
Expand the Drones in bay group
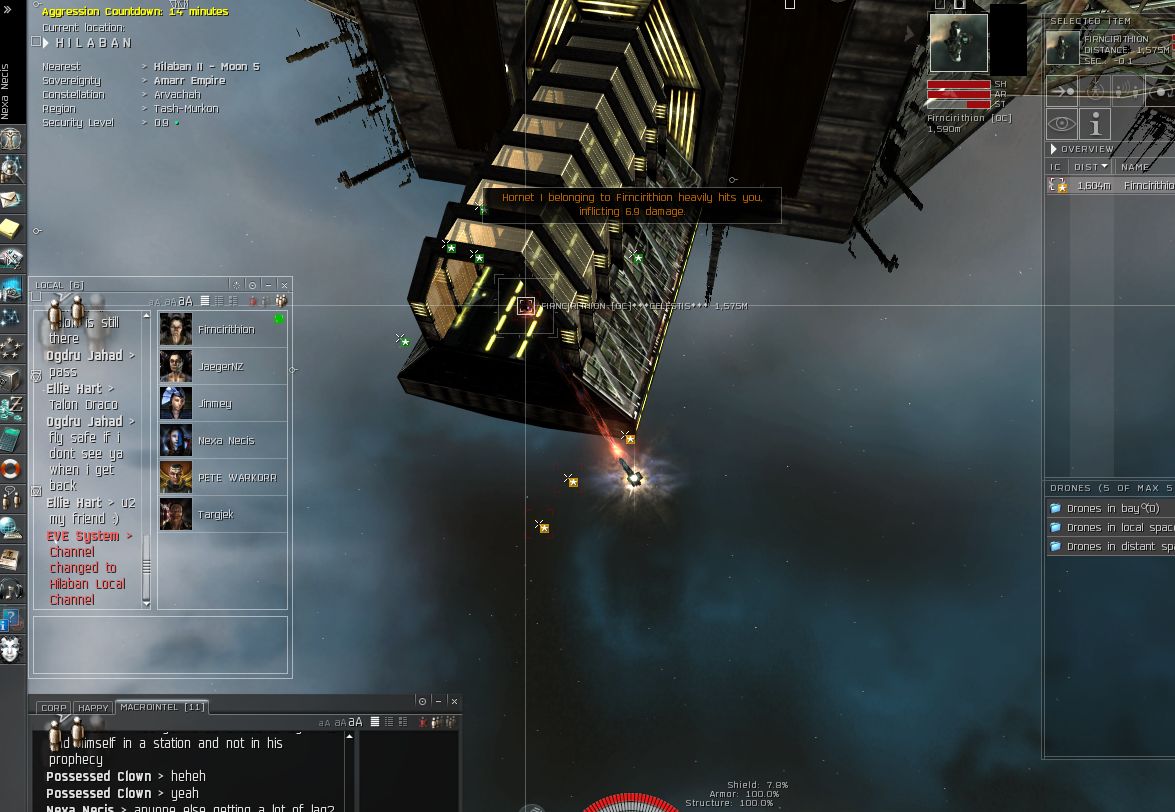tap(1112, 509)
